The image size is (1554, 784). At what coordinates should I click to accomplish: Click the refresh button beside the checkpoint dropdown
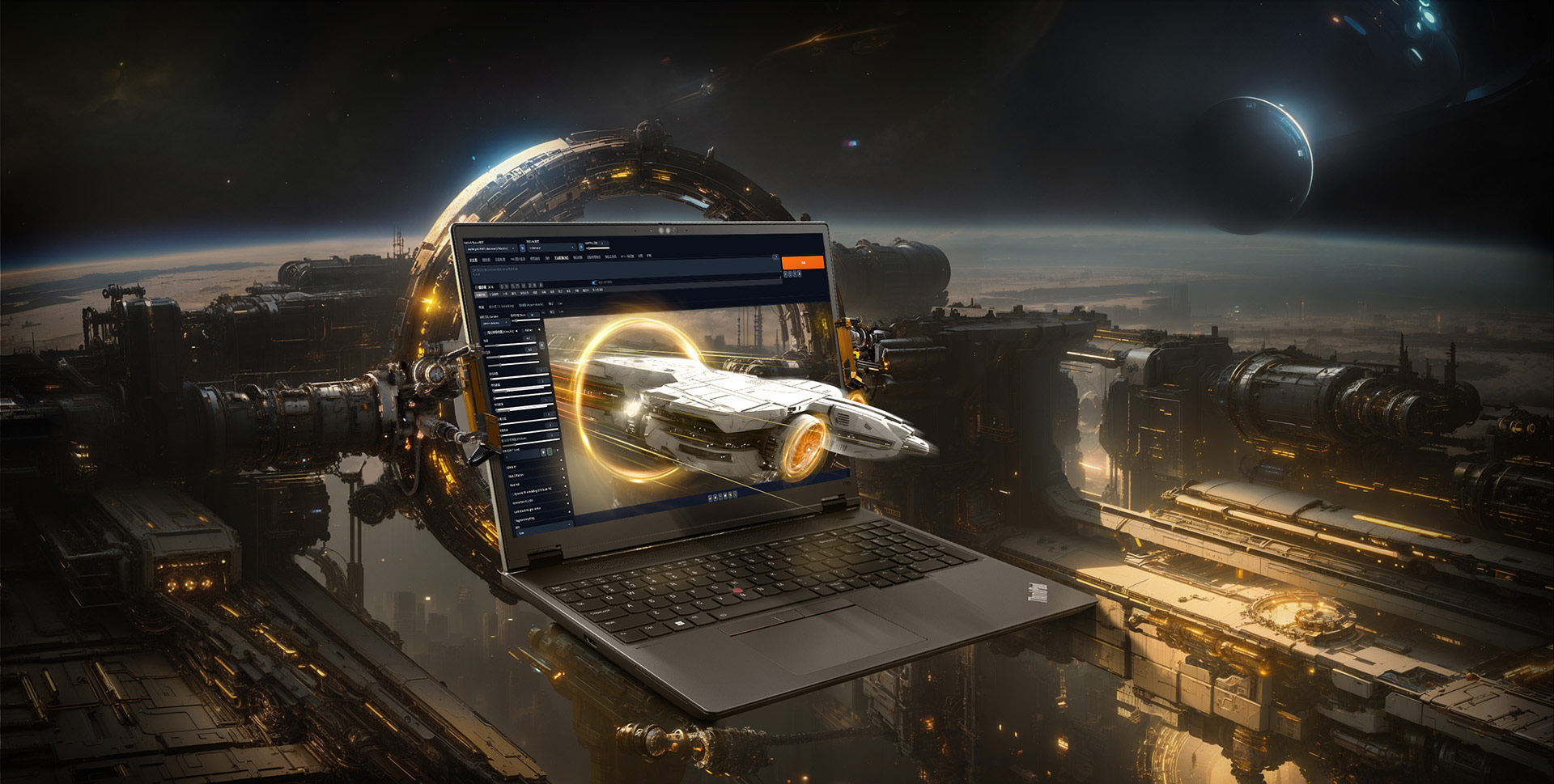click(x=522, y=248)
